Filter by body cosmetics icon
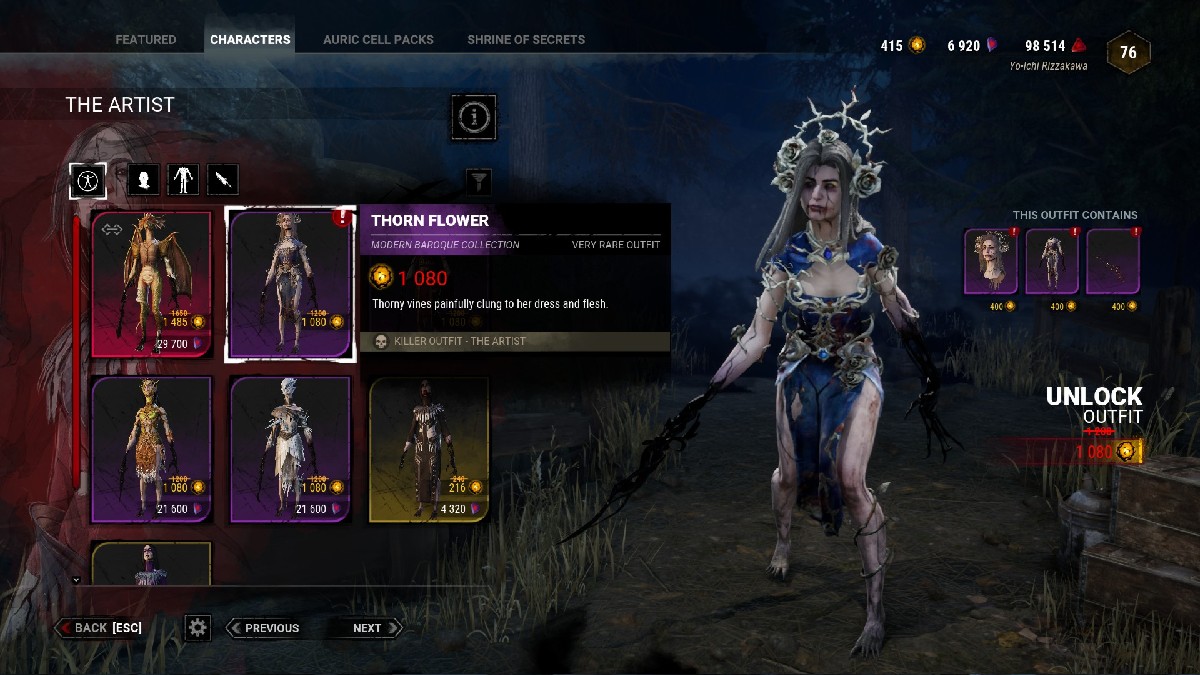The image size is (1200, 675). click(x=183, y=180)
